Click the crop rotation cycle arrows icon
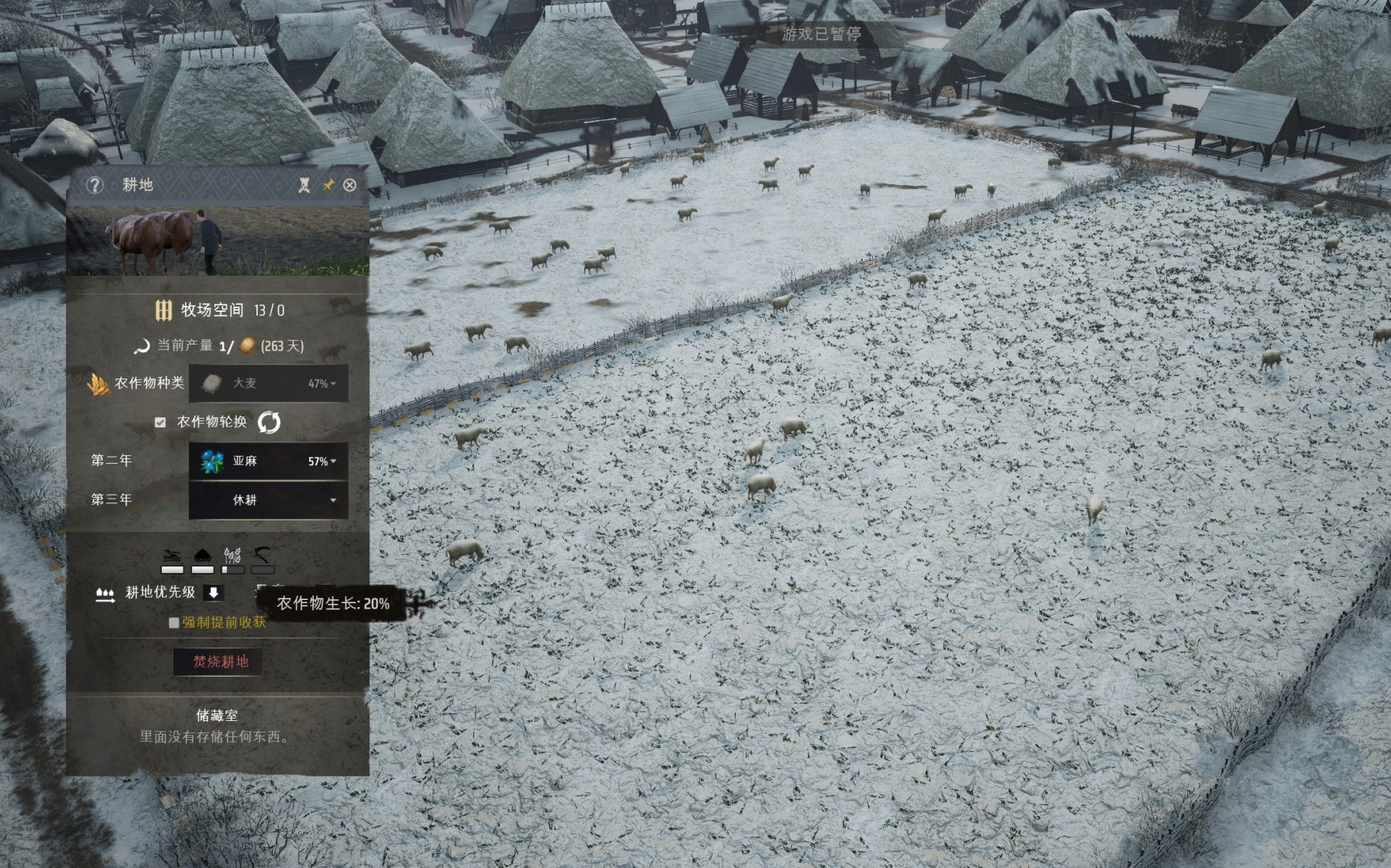 pos(269,422)
